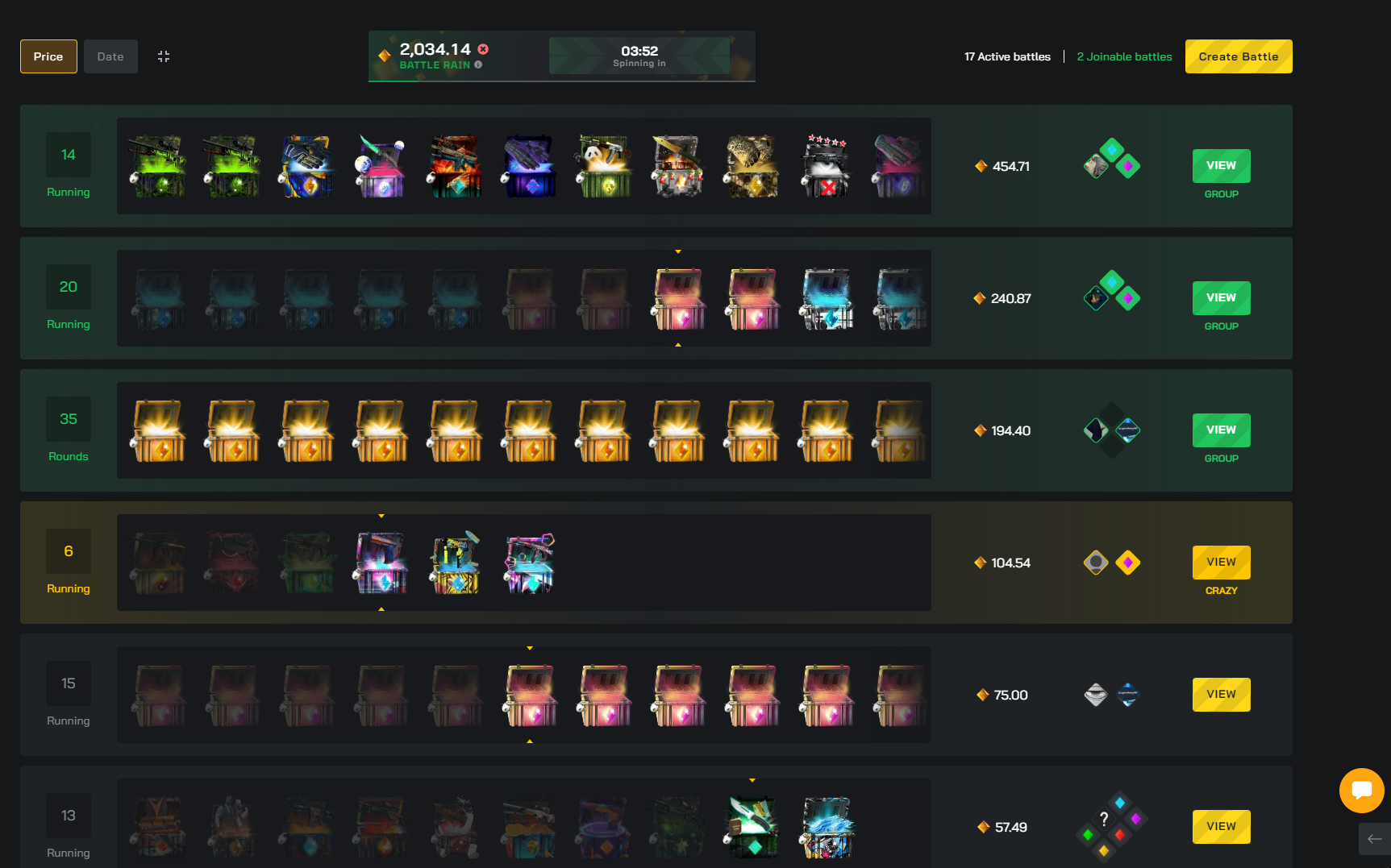Viewport: 1391px width, 868px height.
Task: Click the Battle Rain info icon
Action: click(478, 64)
